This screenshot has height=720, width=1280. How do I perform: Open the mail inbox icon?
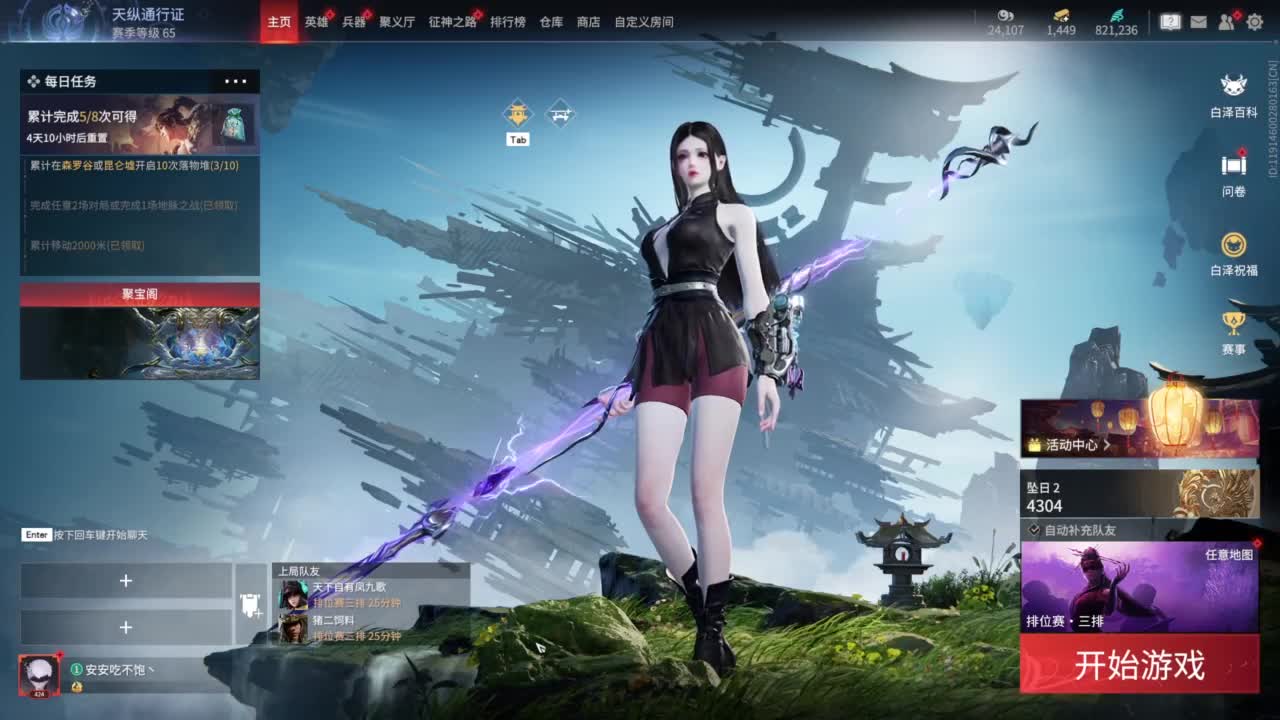click(x=1199, y=22)
